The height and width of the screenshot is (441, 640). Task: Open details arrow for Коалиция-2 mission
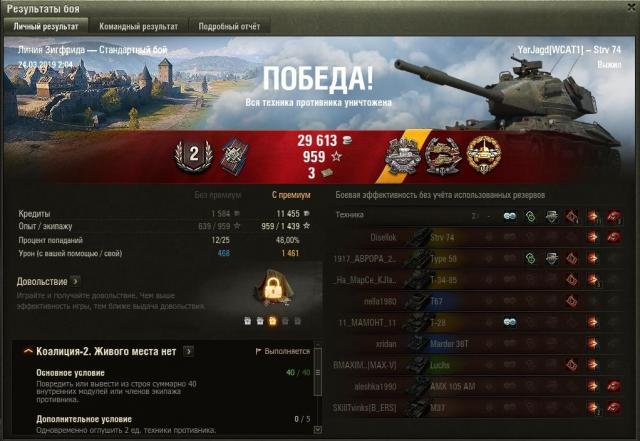coord(188,351)
